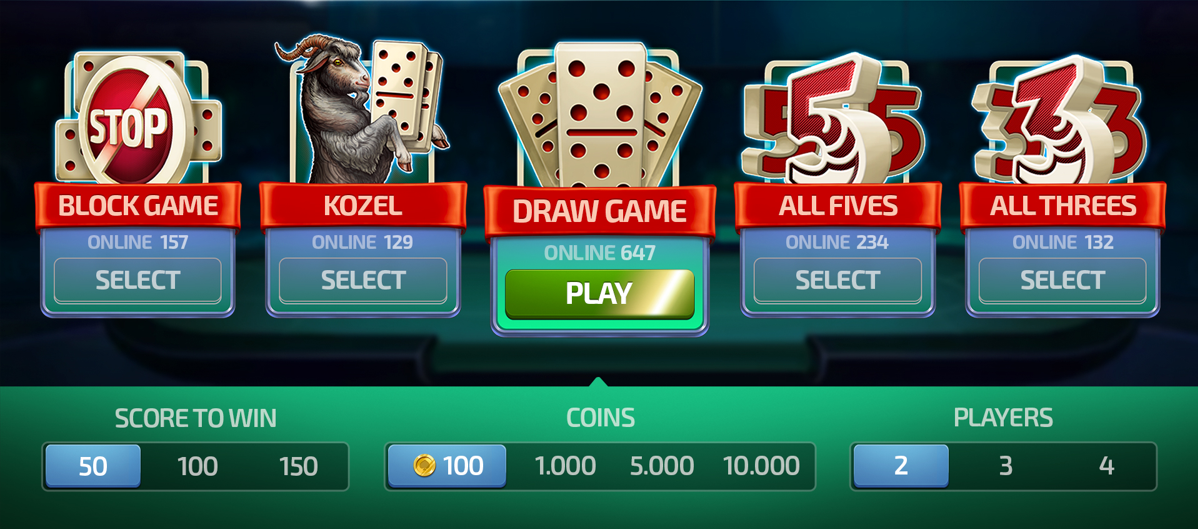Click the Stop sign Block Game artwork
The width and height of the screenshot is (1198, 529).
[130, 120]
